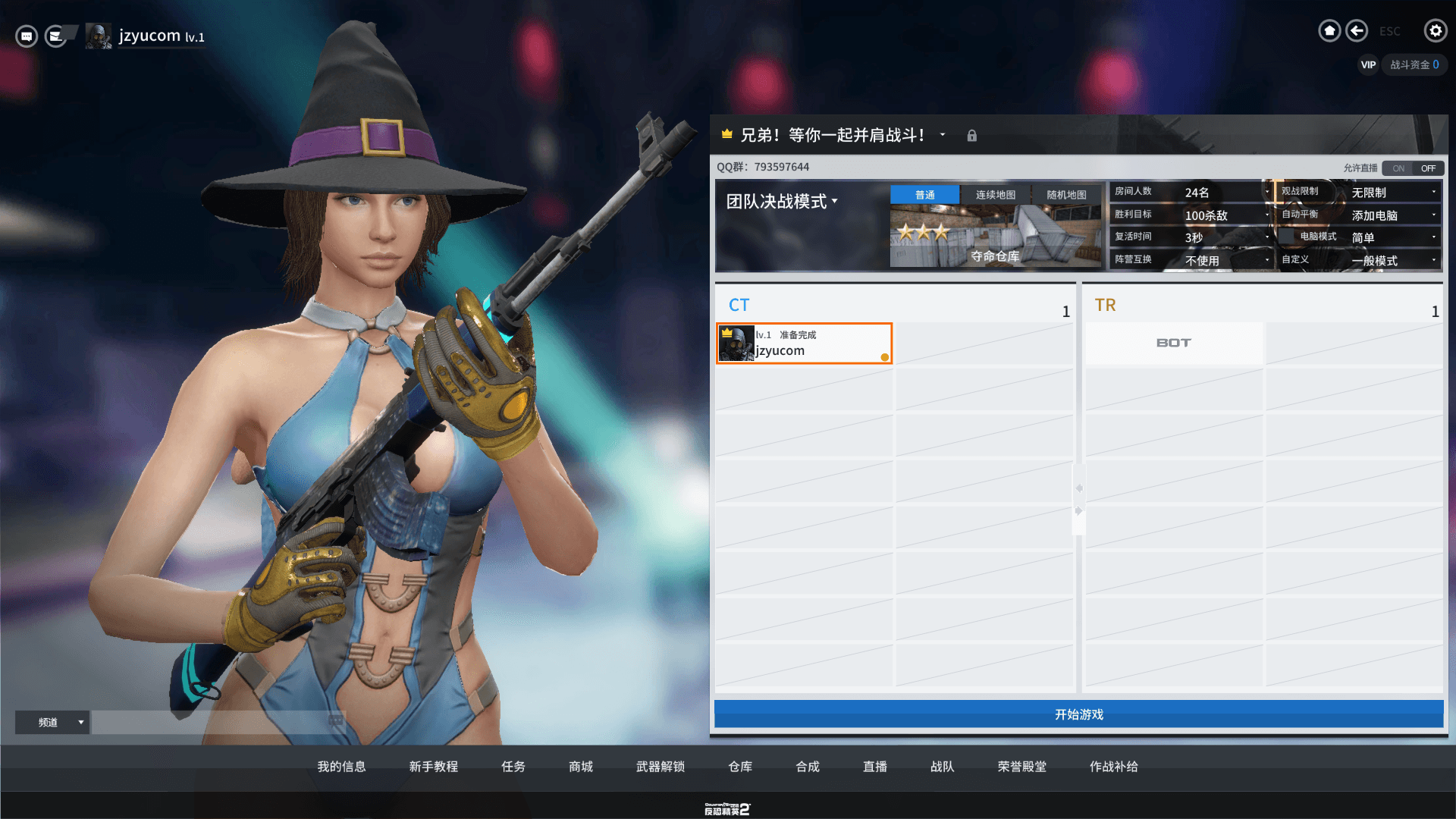Click jzyucom's avatar portrait top-left
Viewport: 1456px width, 819px height.
click(98, 35)
